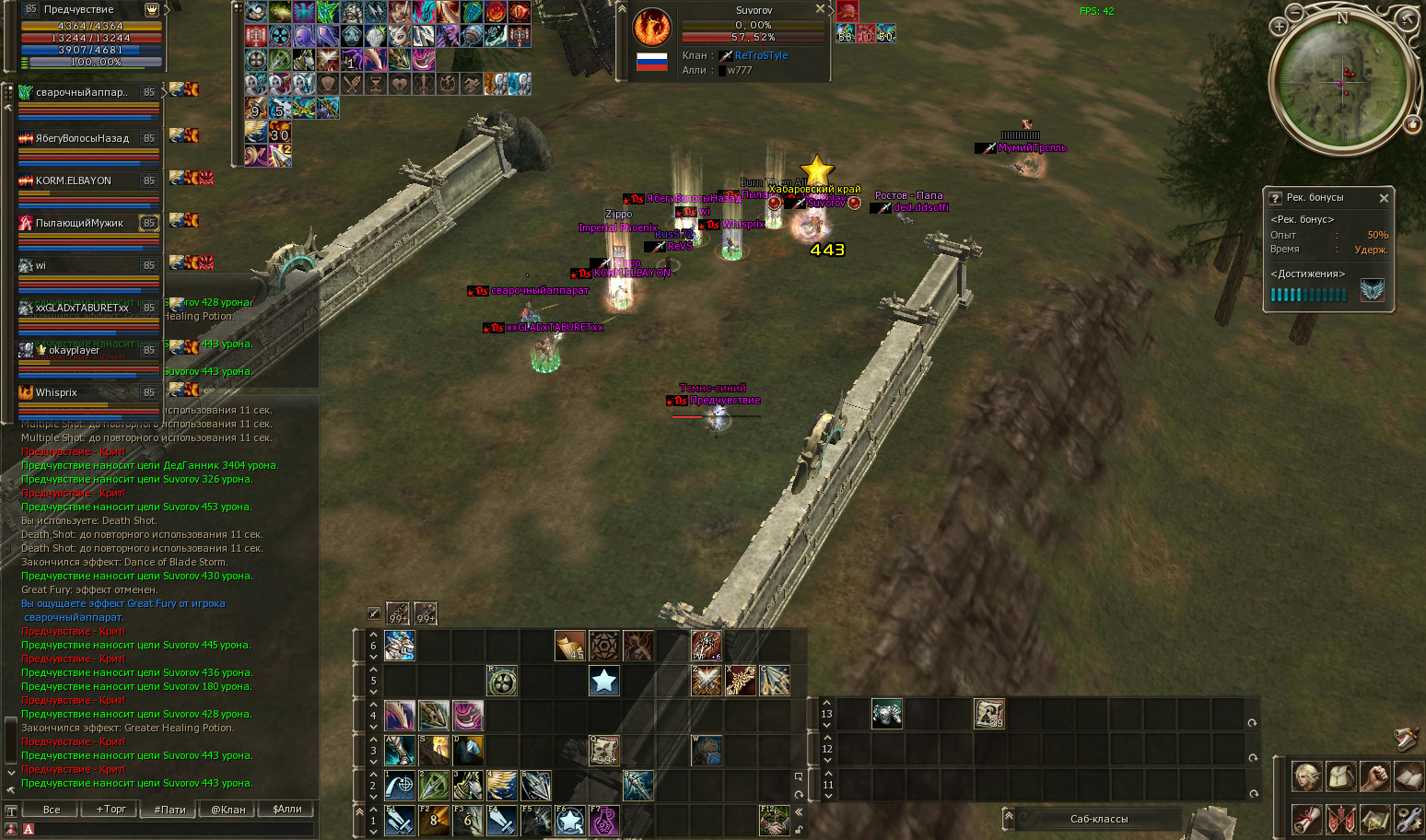Open the Actions window with the fist icon

click(1375, 776)
